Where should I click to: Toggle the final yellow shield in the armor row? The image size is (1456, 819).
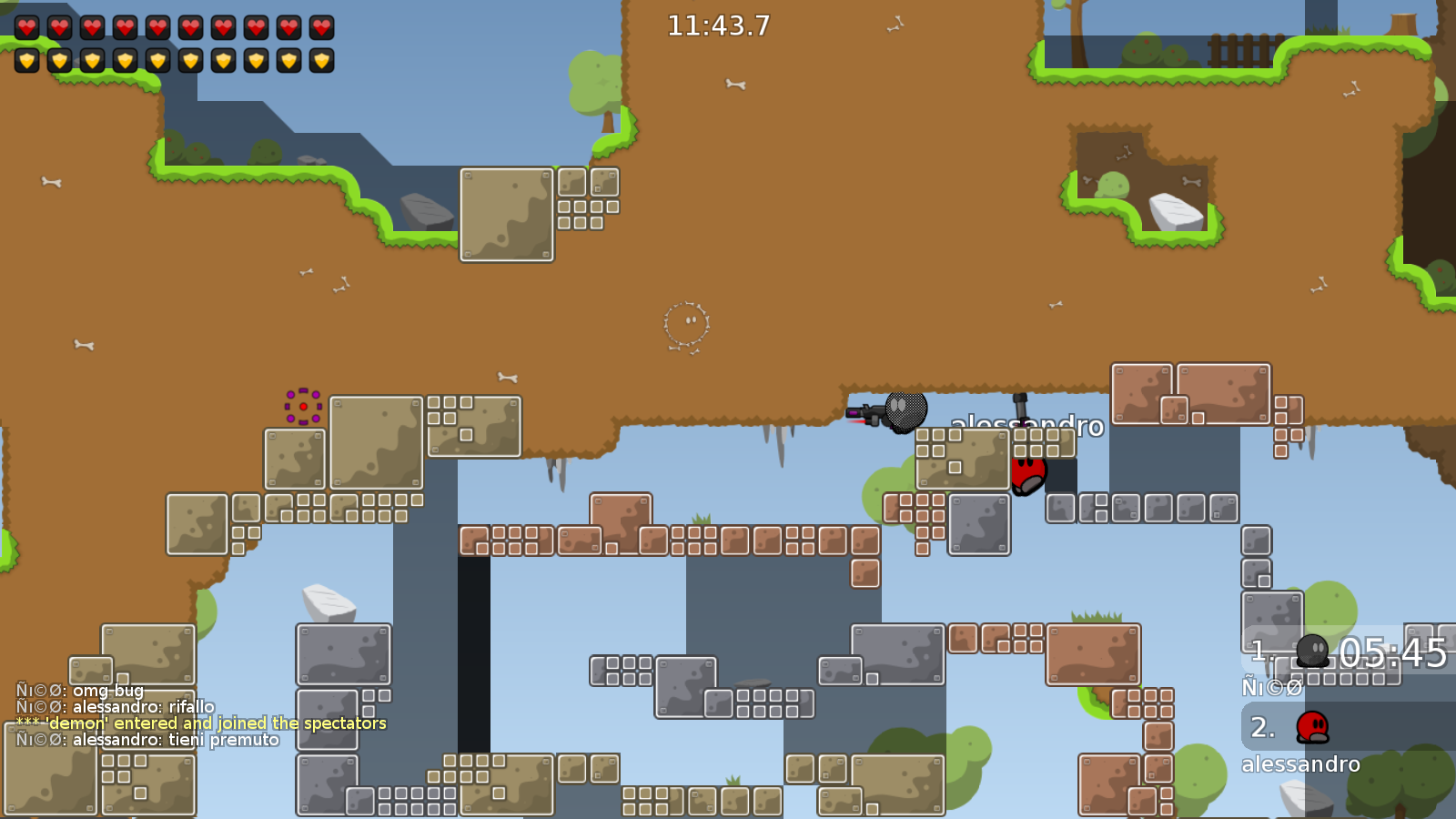pos(320,62)
